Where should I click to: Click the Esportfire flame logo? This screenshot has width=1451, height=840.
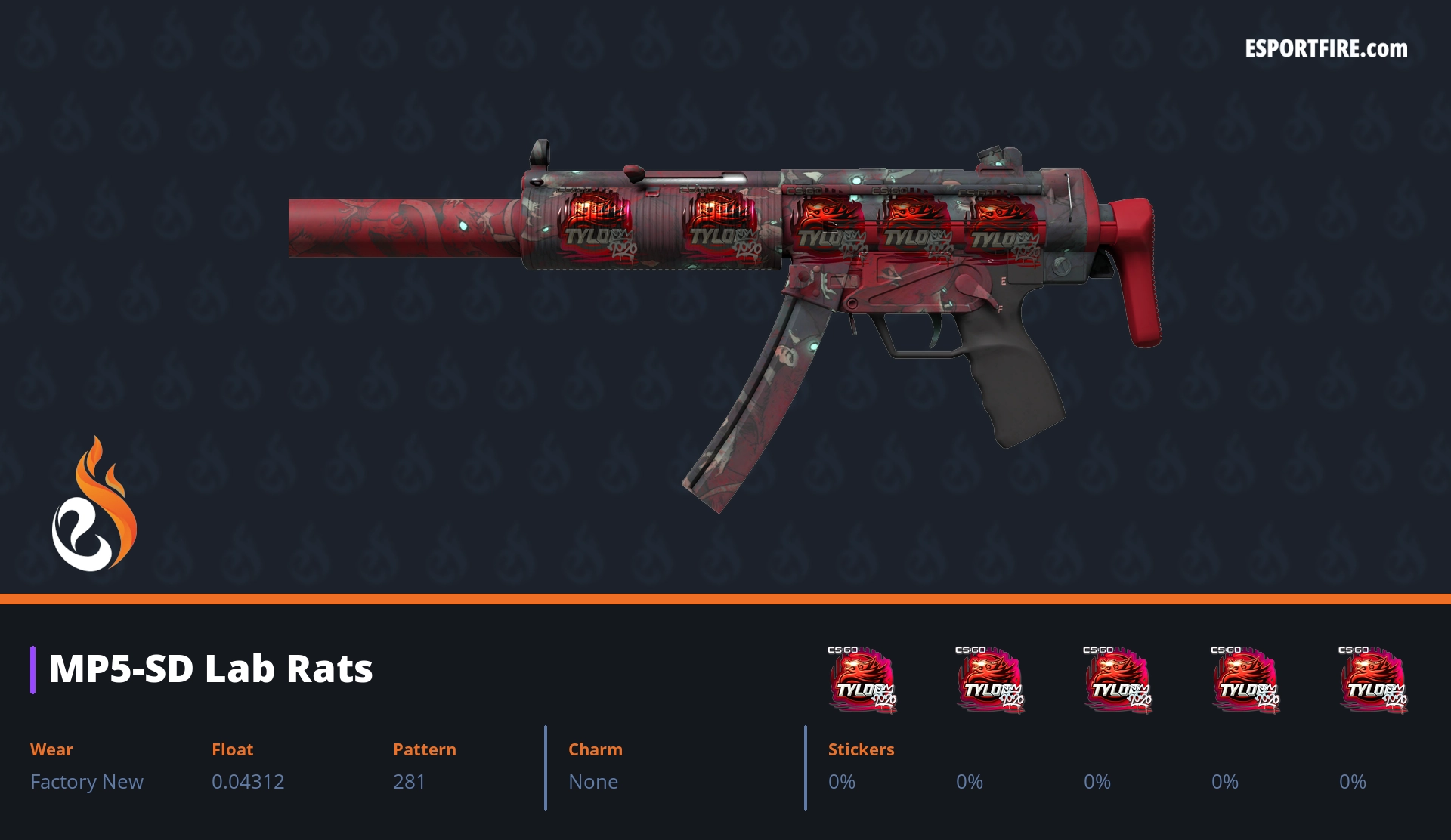(94, 505)
